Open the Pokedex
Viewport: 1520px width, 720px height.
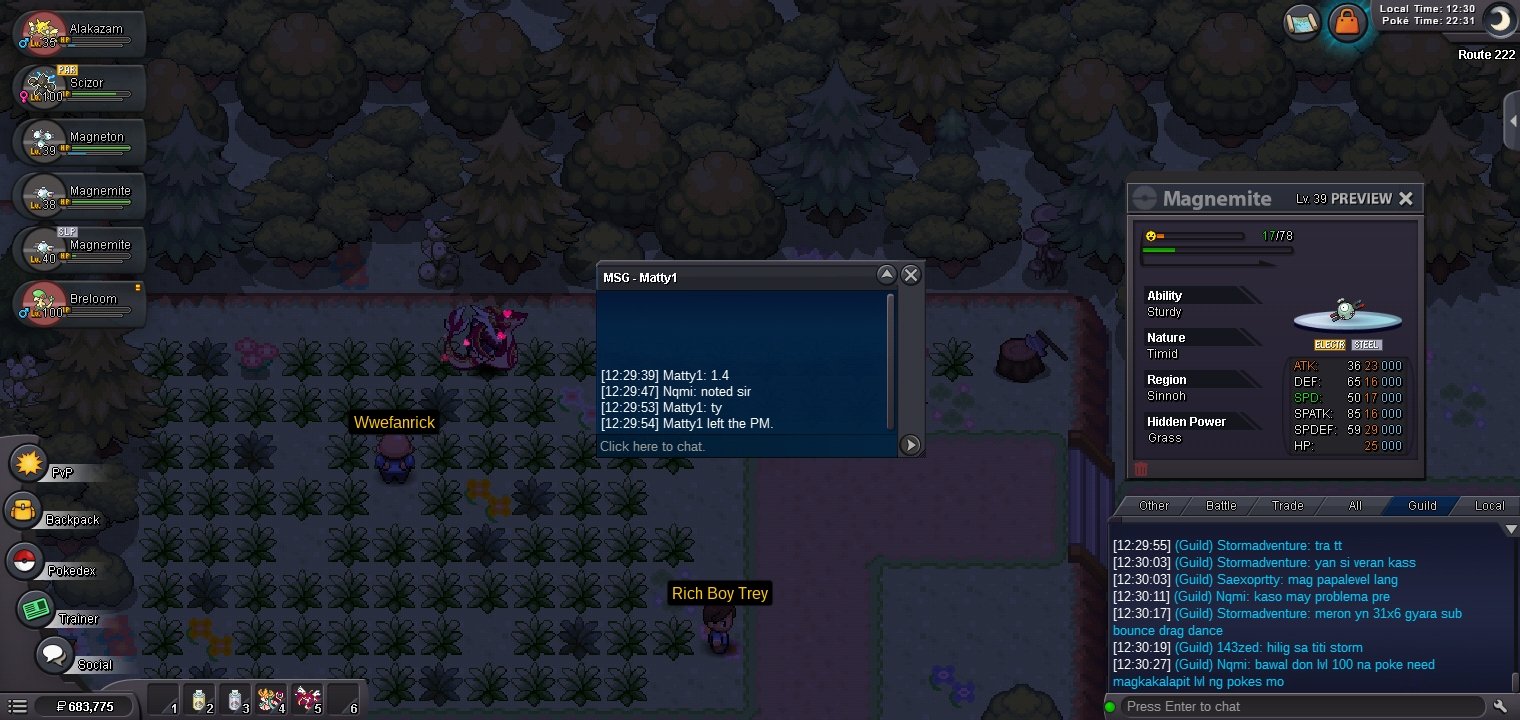pyautogui.click(x=25, y=561)
